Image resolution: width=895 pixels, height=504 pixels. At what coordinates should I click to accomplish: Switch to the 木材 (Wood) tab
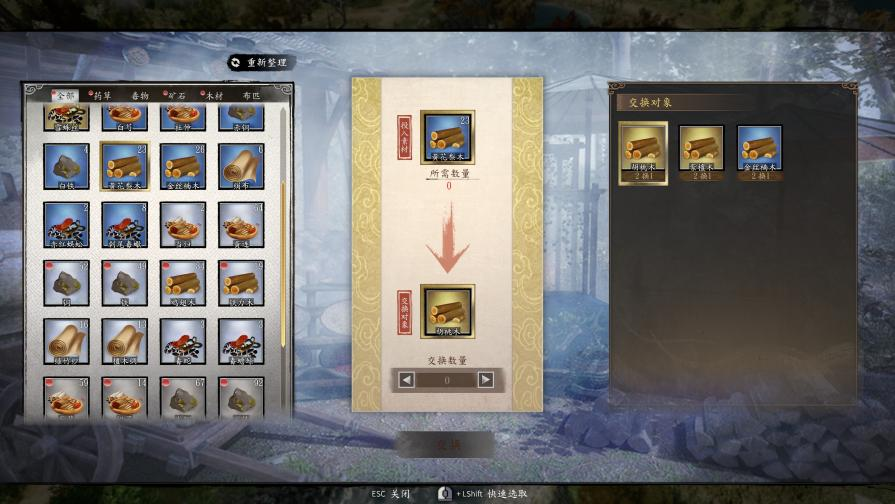point(213,95)
